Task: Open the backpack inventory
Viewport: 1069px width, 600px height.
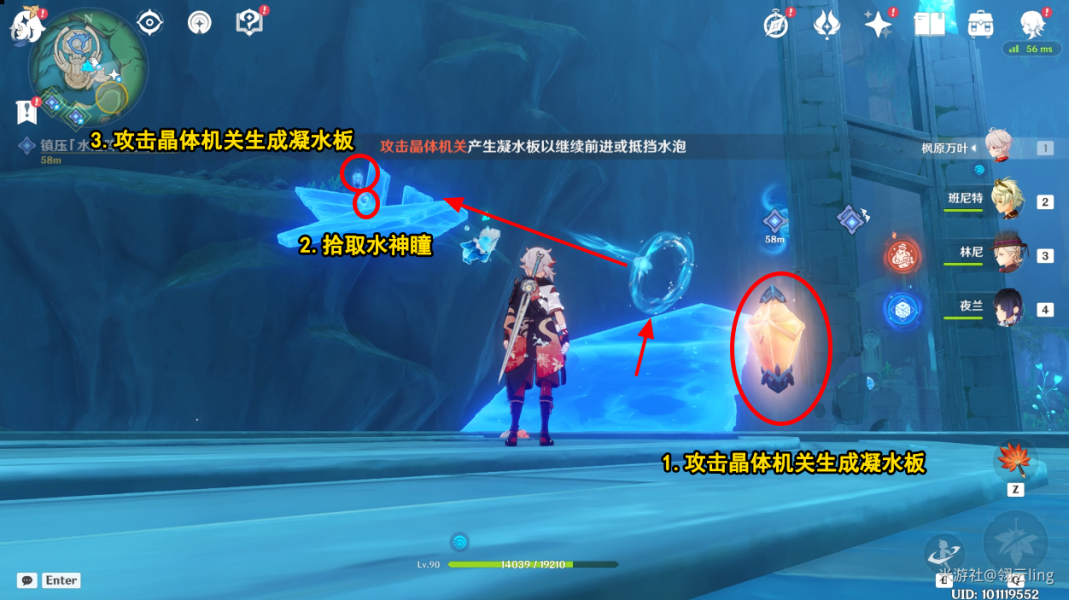Action: click(x=981, y=24)
